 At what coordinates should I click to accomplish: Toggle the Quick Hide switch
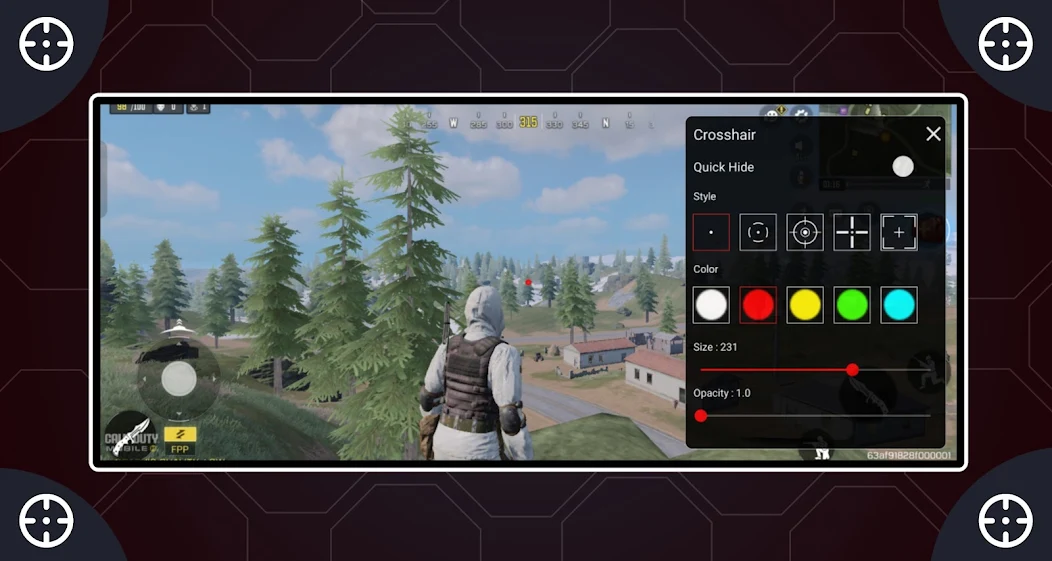(x=902, y=167)
